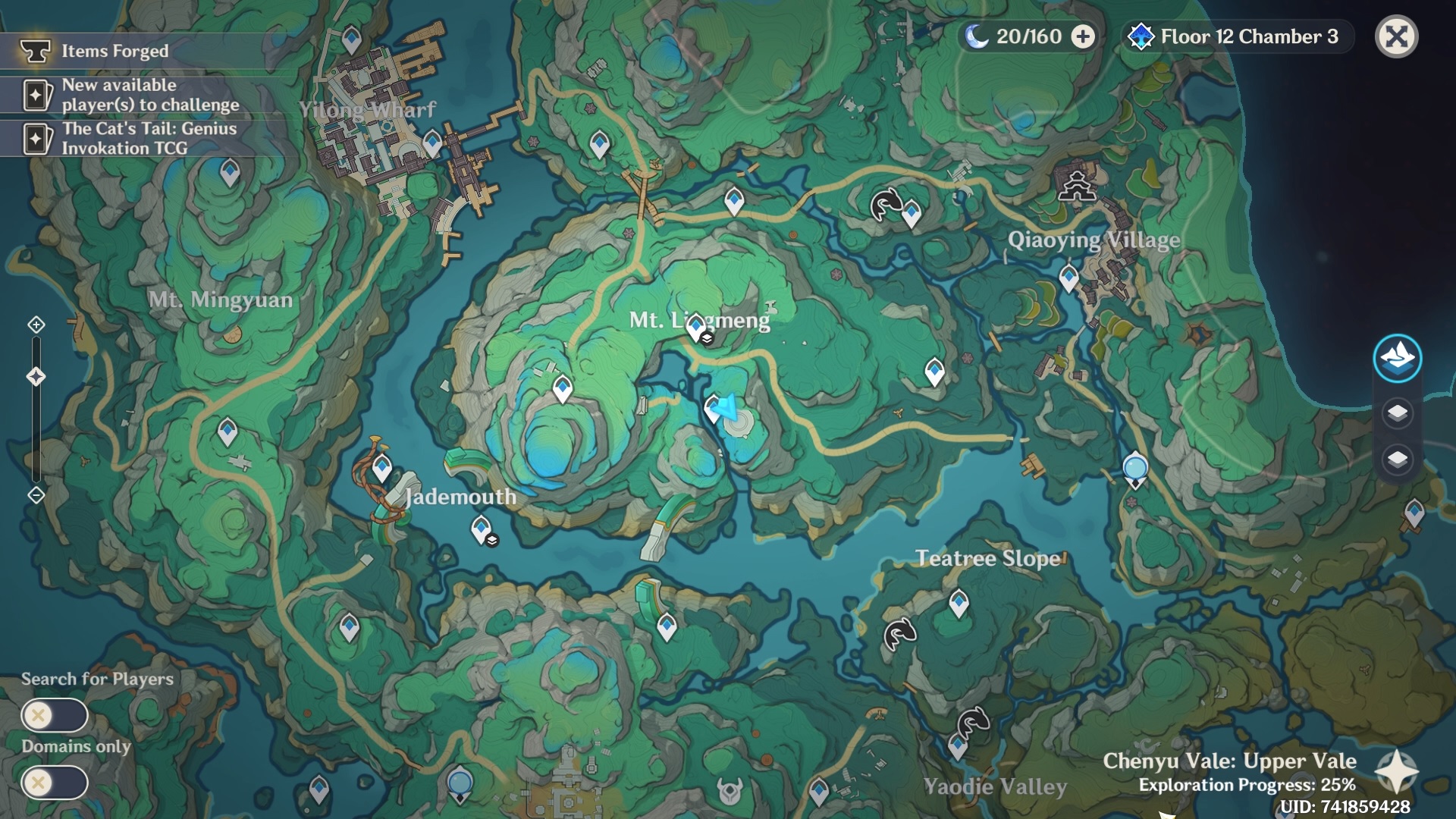Select the teleport waypoint at Yilong Wharf
The image size is (1456, 819).
point(432,142)
